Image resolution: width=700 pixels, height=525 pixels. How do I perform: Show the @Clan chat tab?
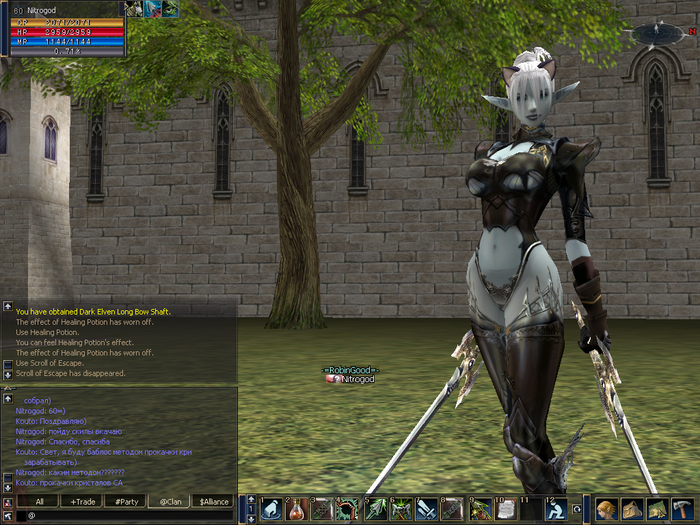pos(168,501)
